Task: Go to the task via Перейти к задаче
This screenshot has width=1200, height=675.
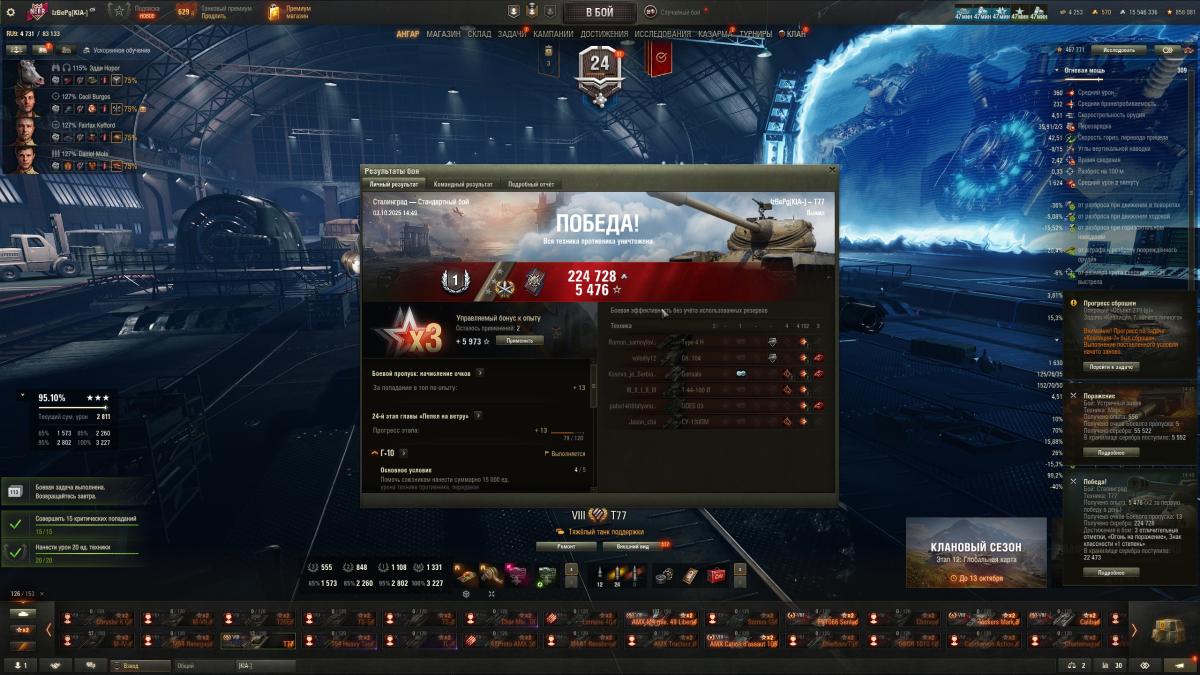Action: (1111, 366)
